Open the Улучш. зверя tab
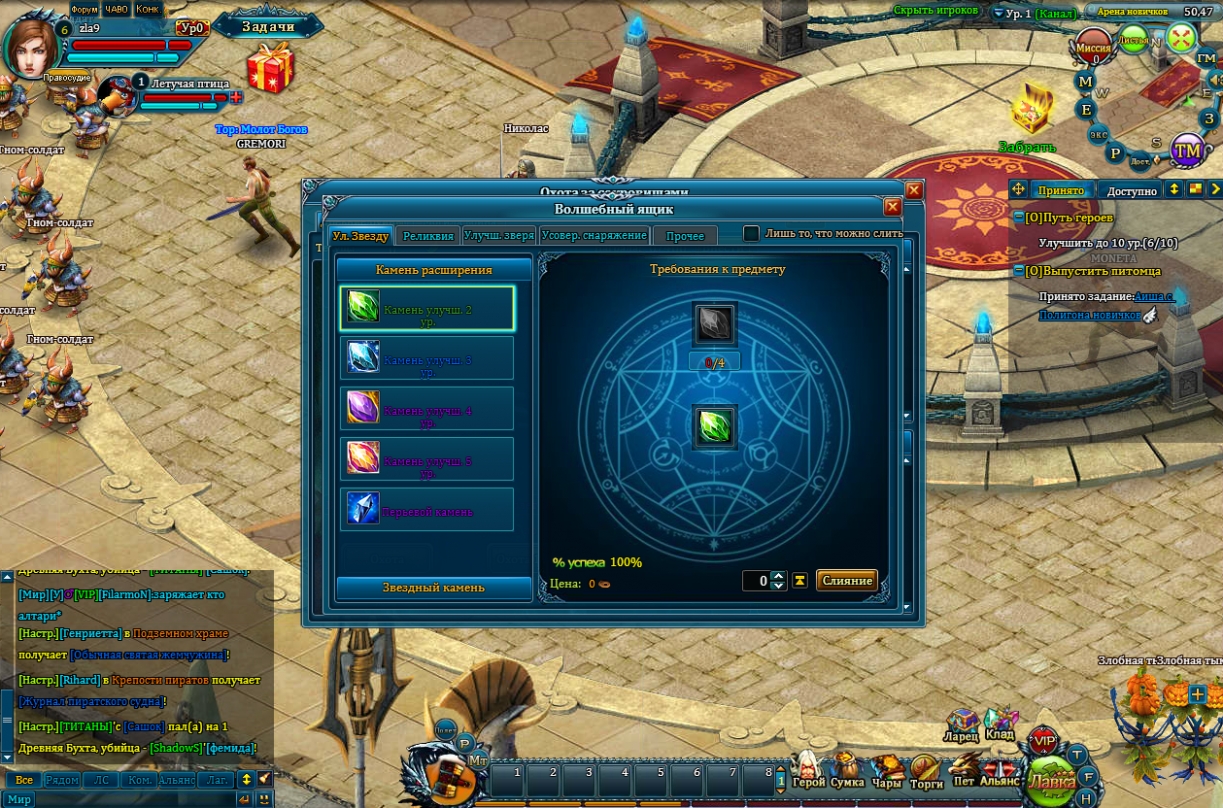 499,236
